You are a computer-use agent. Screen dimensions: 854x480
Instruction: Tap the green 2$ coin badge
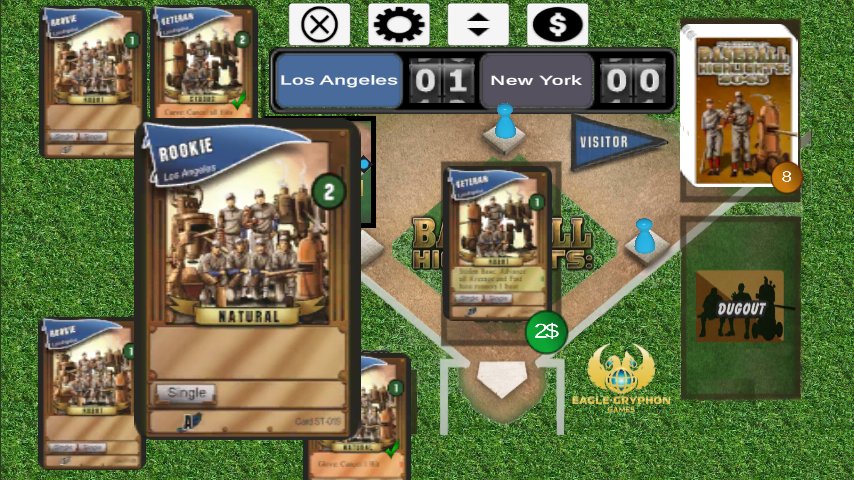[x=546, y=332]
